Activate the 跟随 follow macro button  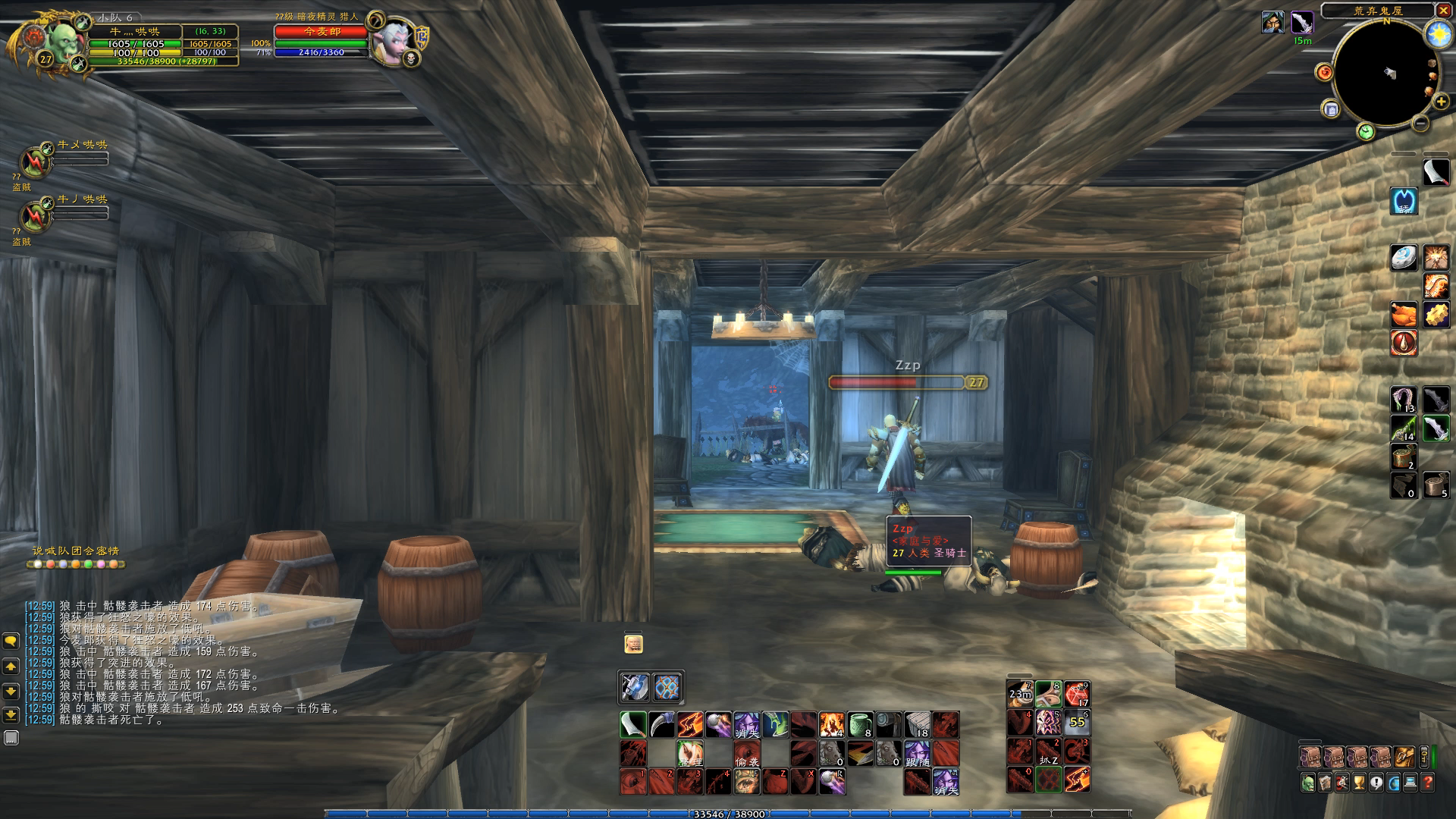click(917, 754)
